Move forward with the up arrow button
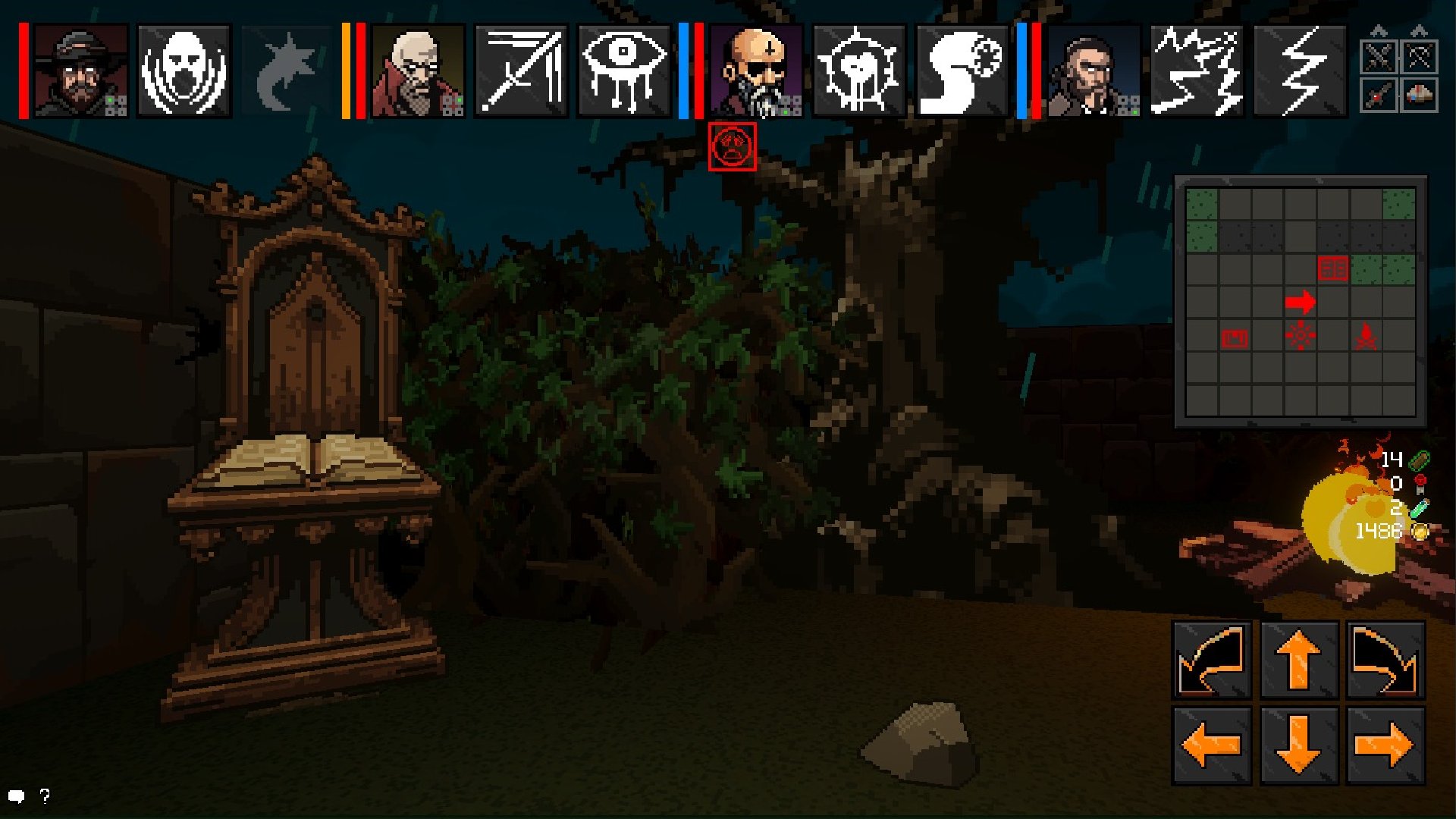 tap(1298, 660)
